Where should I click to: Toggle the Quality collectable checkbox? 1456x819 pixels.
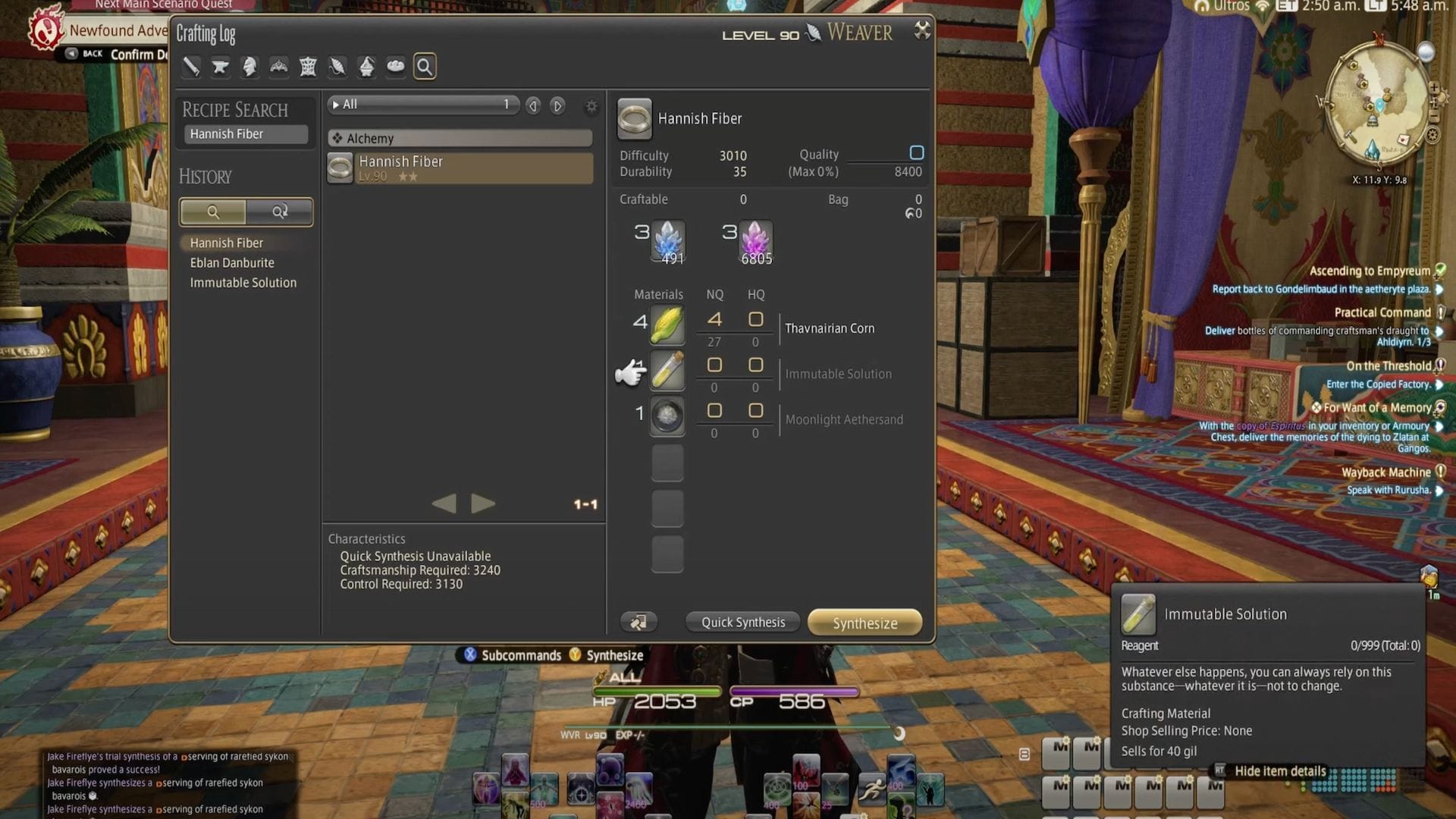point(917,152)
